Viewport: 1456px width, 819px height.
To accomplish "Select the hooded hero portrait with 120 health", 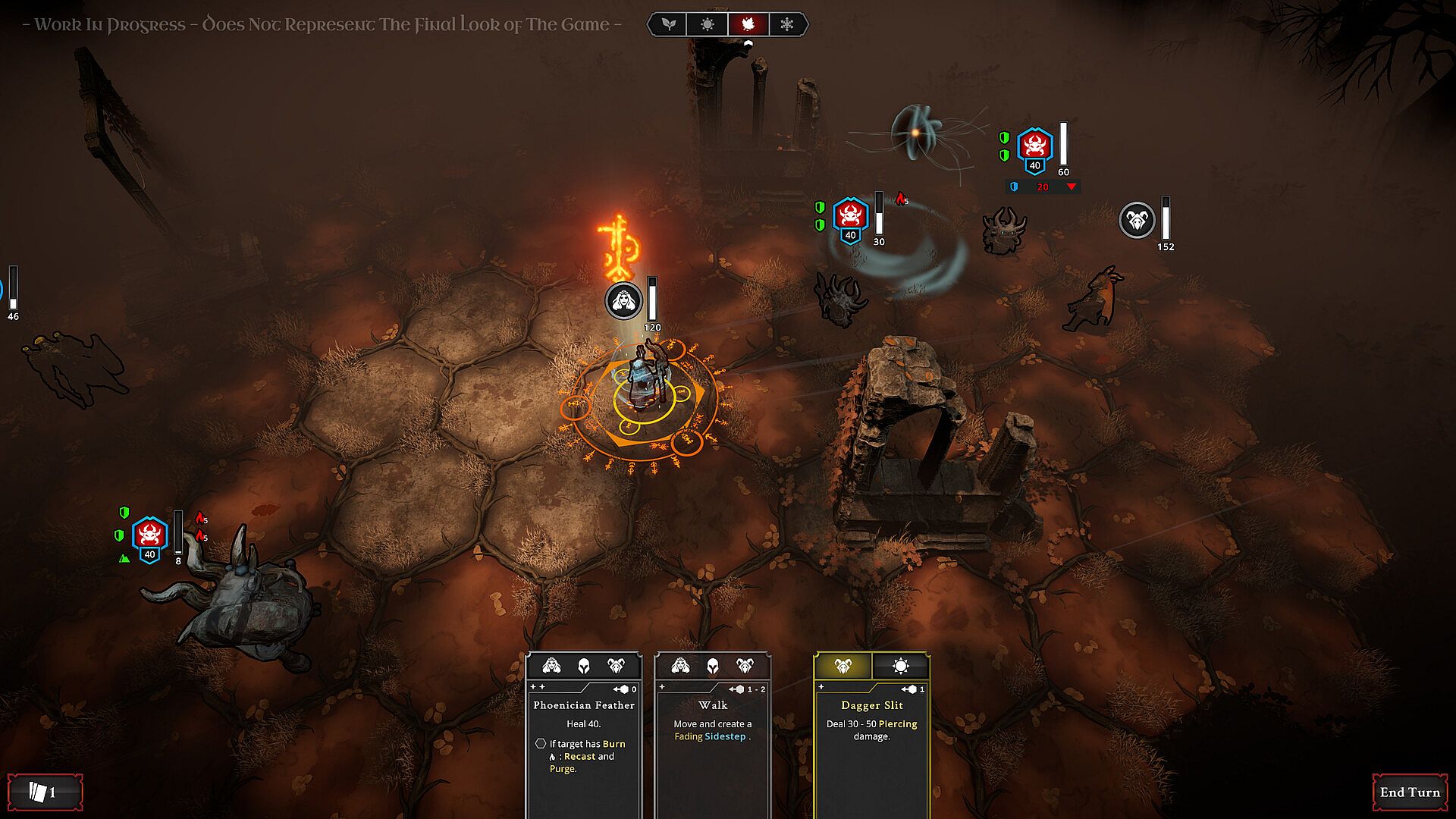I will 623,301.
